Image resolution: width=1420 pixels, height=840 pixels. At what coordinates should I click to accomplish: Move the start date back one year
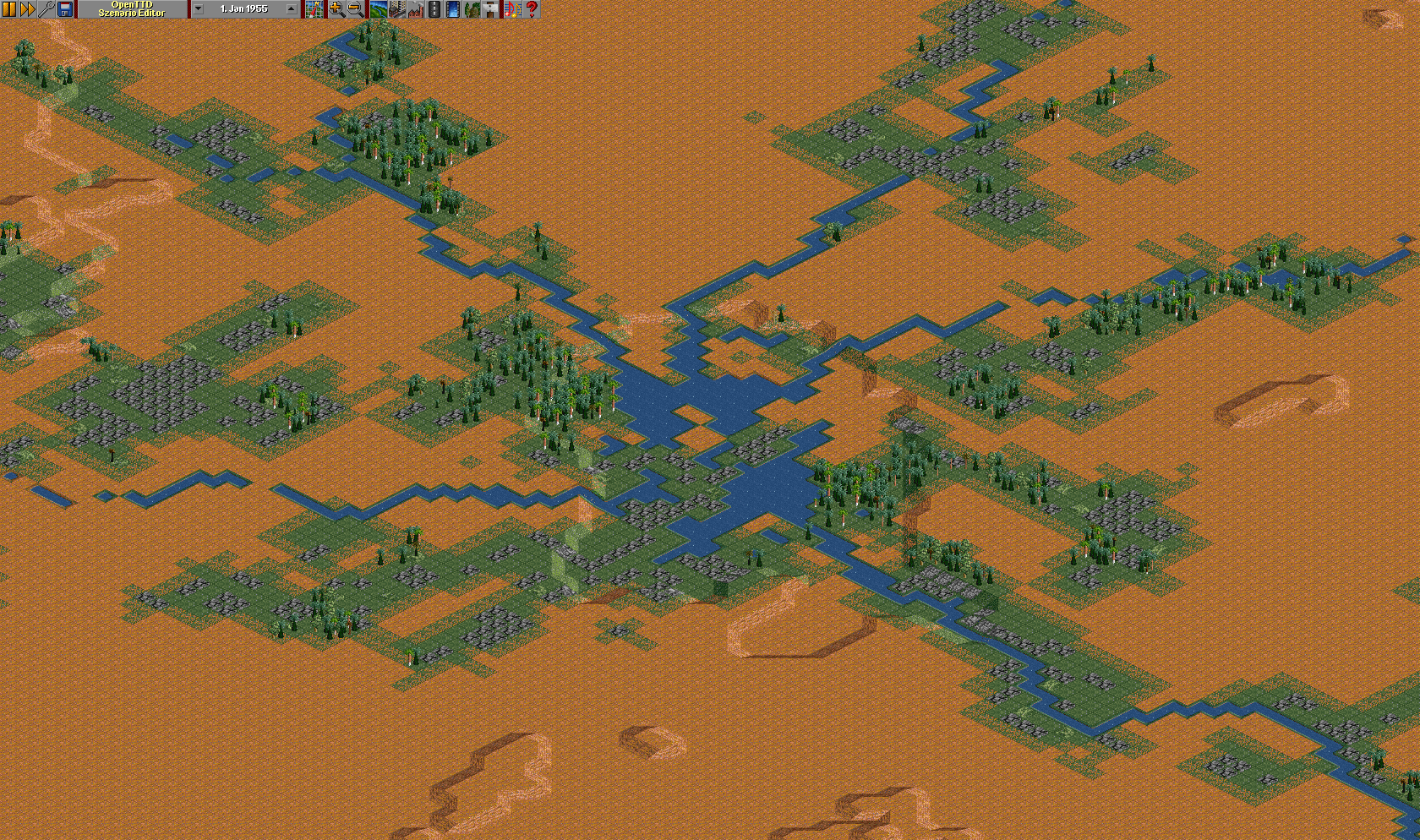point(198,9)
